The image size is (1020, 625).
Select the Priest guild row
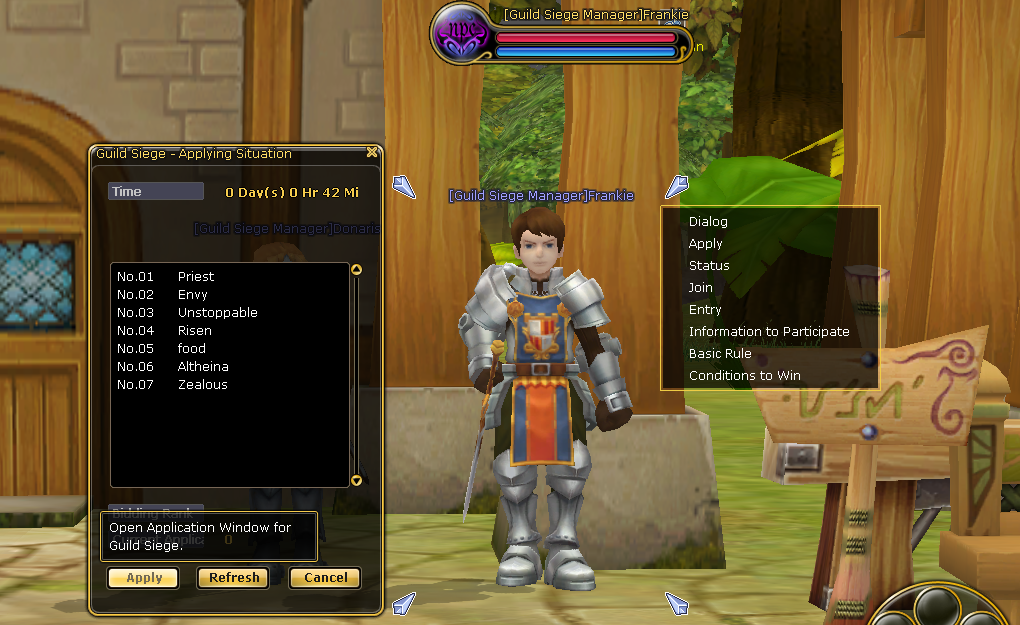[x=195, y=277]
